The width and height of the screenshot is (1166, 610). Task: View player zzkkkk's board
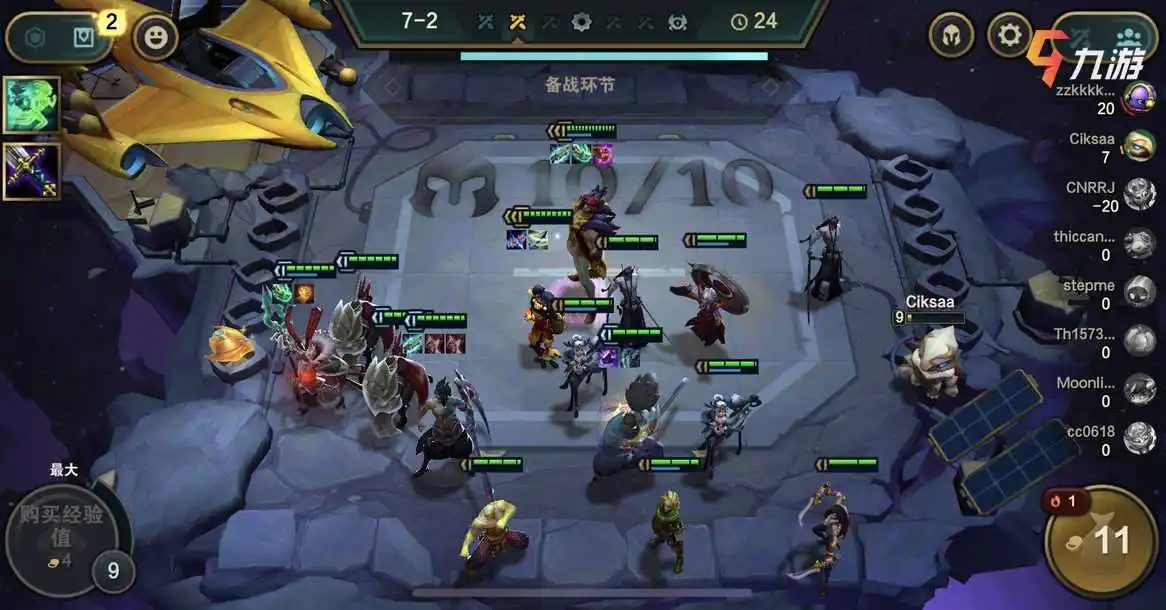coord(1139,98)
